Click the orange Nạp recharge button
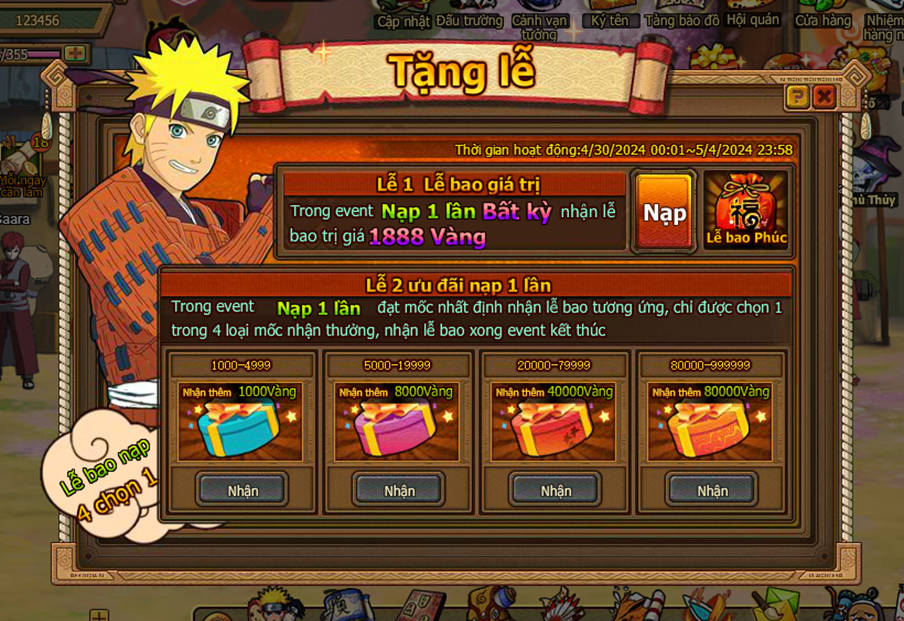This screenshot has width=904, height=621. [664, 212]
